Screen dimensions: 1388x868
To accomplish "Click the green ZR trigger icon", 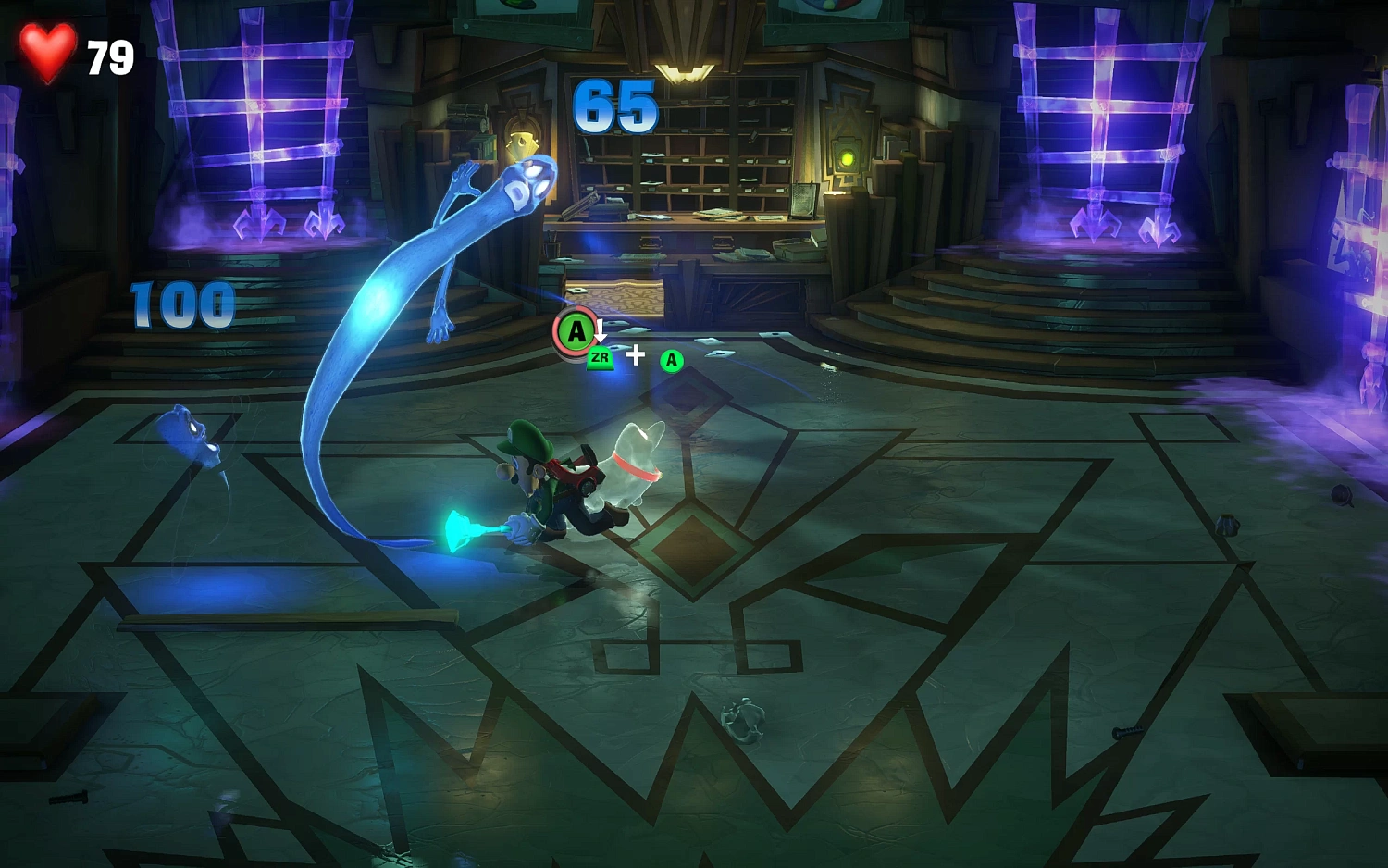I will coord(602,359).
